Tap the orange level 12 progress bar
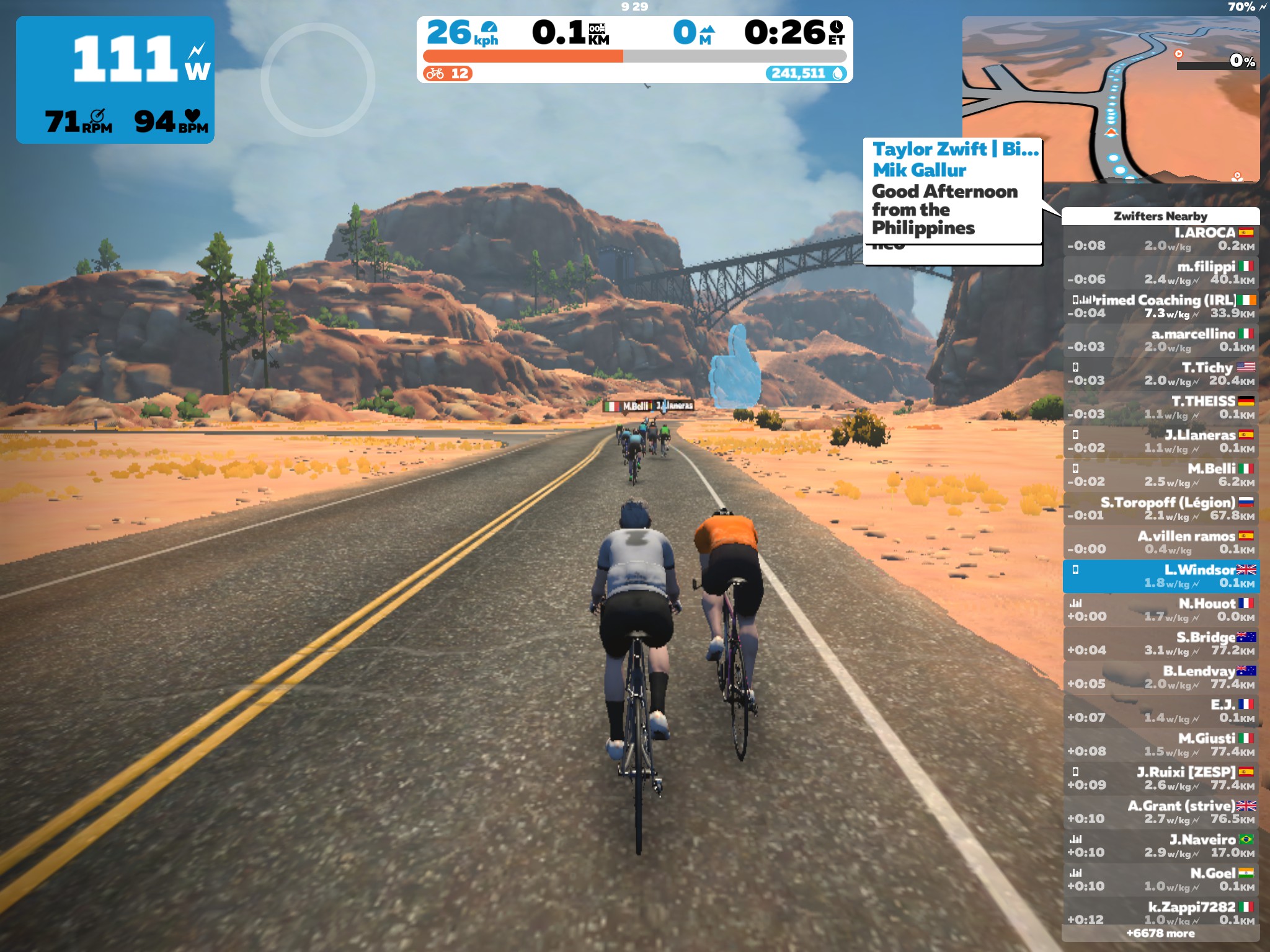1270x952 pixels. point(522,56)
